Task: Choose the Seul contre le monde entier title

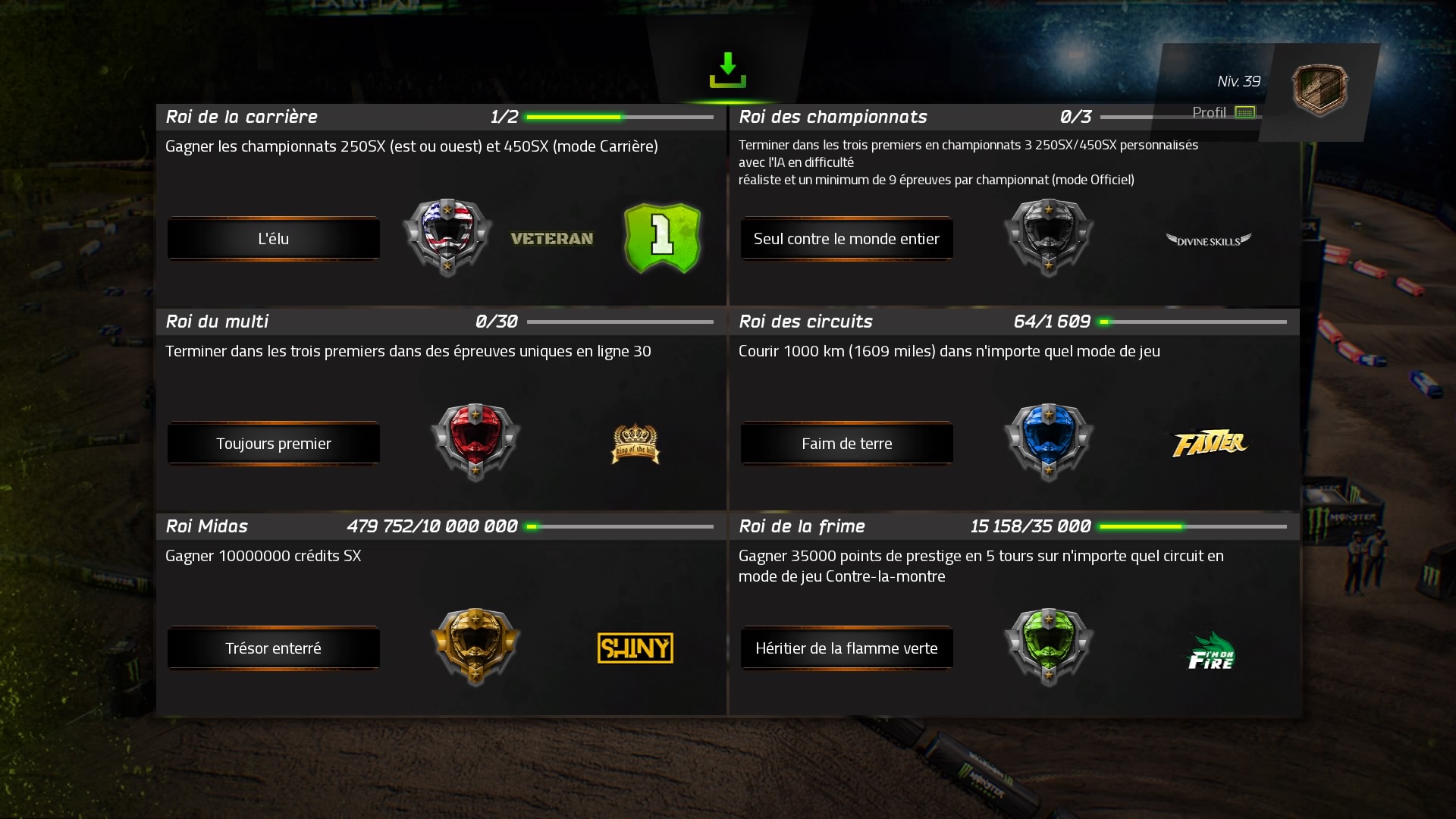Action: (846, 239)
